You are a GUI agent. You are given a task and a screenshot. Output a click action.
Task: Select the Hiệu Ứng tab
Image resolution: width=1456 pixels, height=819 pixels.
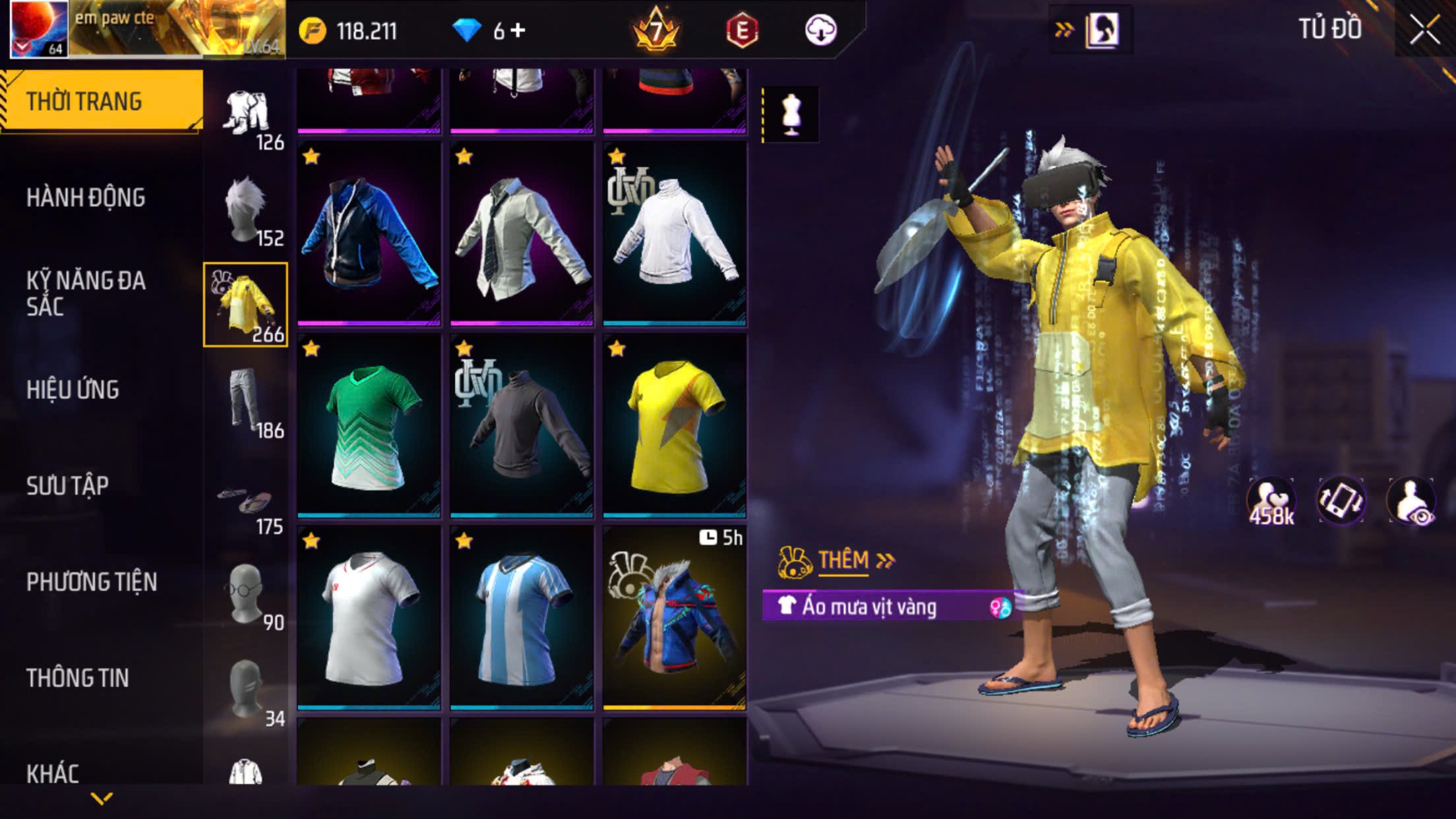pyautogui.click(x=73, y=389)
